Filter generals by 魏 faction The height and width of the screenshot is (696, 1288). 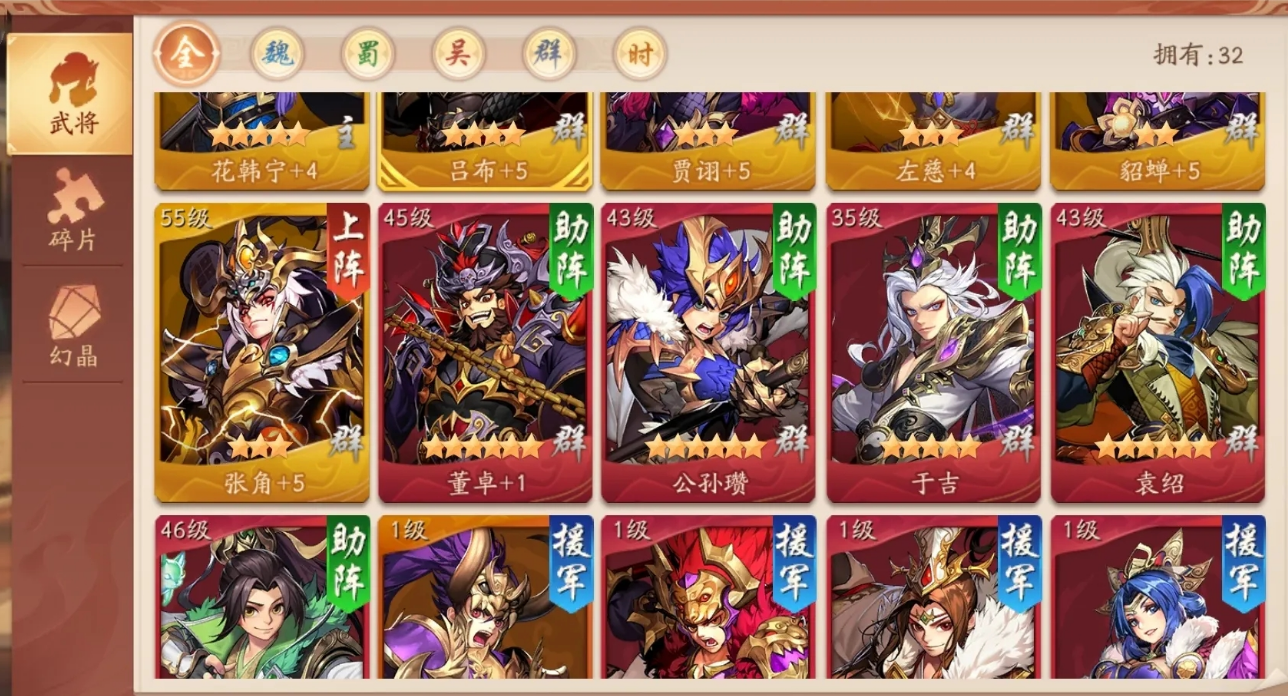coord(277,54)
